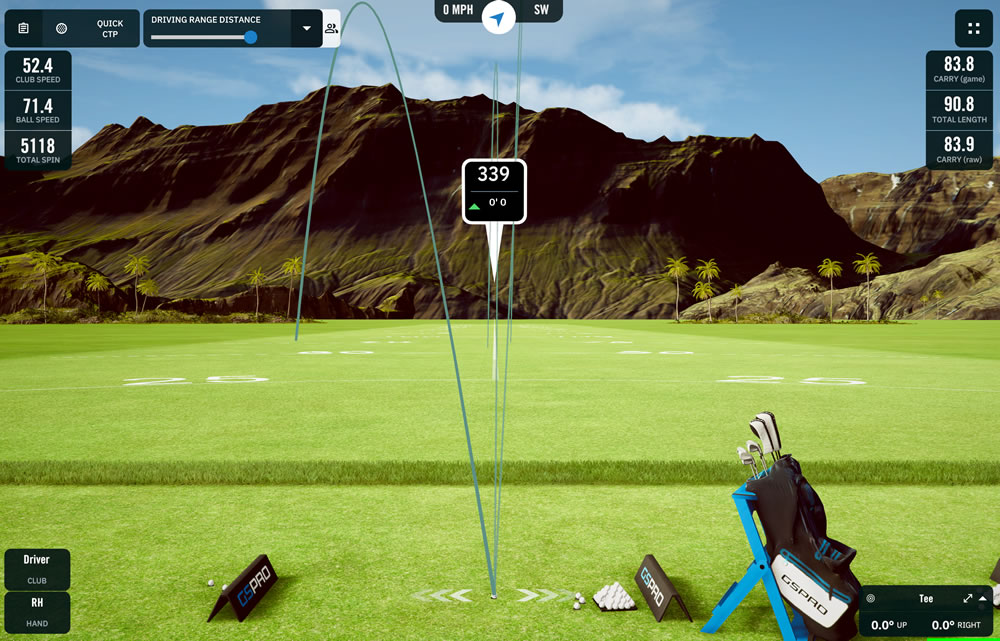Toggle the RH hand setting
The width and height of the screenshot is (1000, 641).
[x=37, y=611]
